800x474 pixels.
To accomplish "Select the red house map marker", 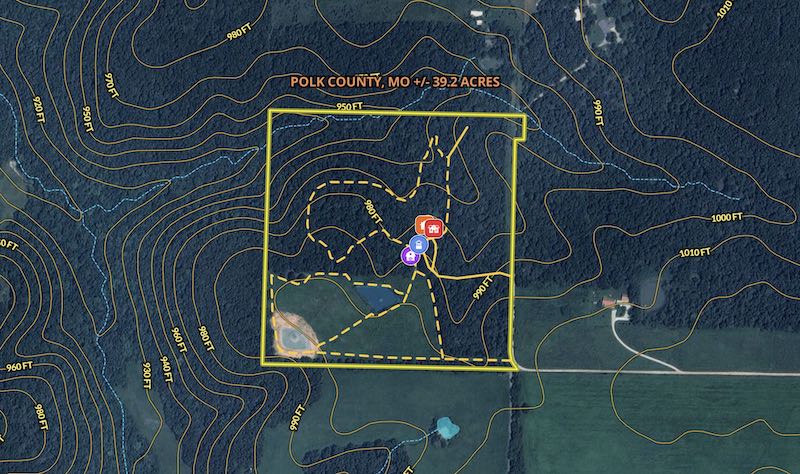I will pyautogui.click(x=436, y=228).
